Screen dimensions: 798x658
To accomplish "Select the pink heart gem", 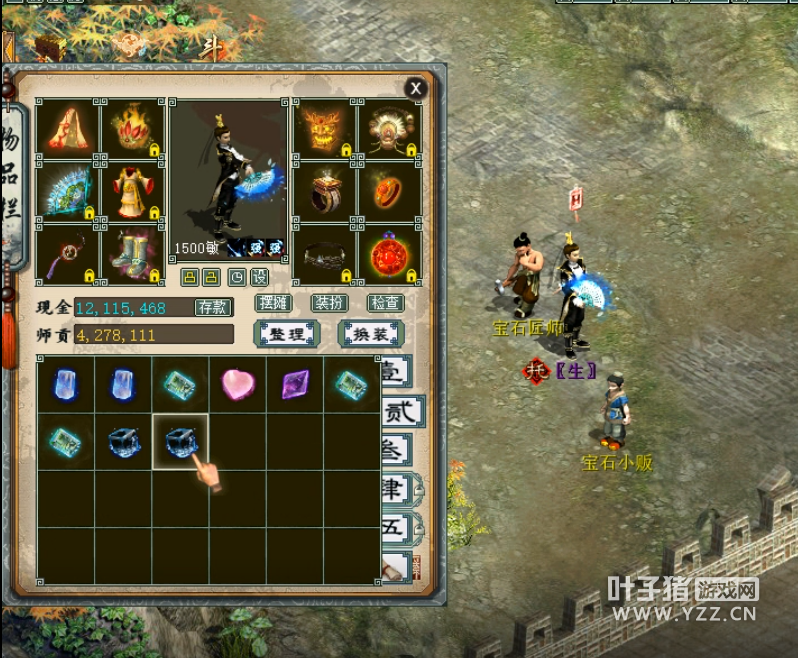I will [237, 384].
